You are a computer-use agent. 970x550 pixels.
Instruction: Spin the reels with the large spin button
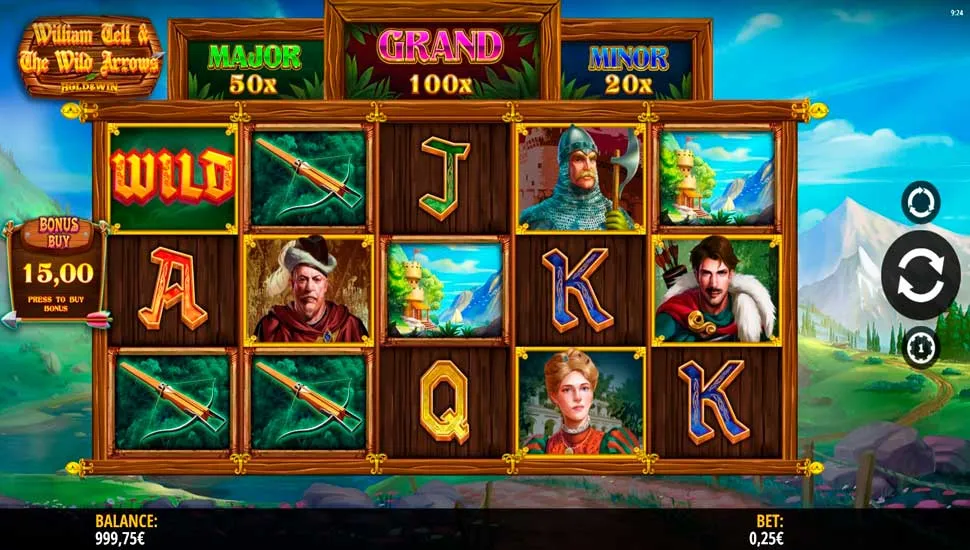click(920, 275)
